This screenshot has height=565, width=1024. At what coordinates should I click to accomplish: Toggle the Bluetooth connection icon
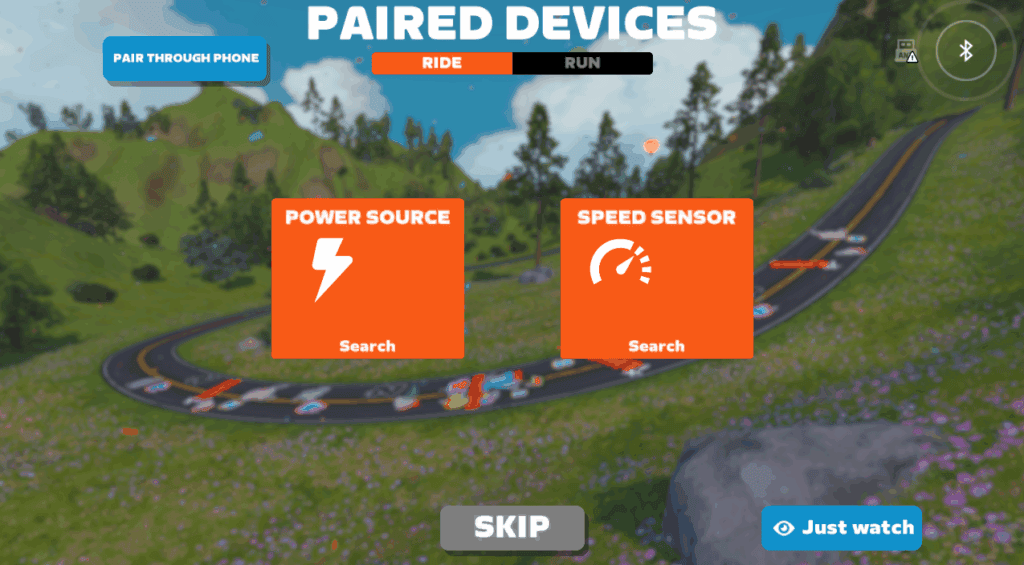coord(966,51)
